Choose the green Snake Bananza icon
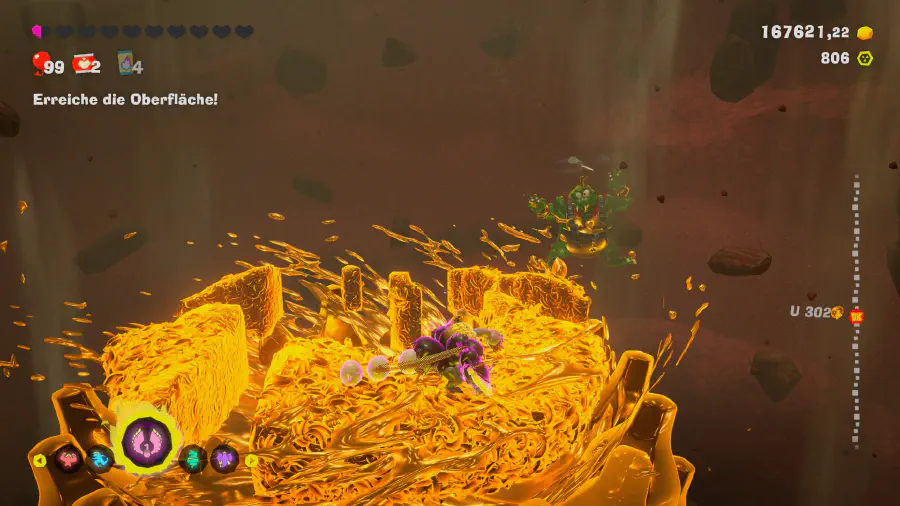 pyautogui.click(x=193, y=459)
